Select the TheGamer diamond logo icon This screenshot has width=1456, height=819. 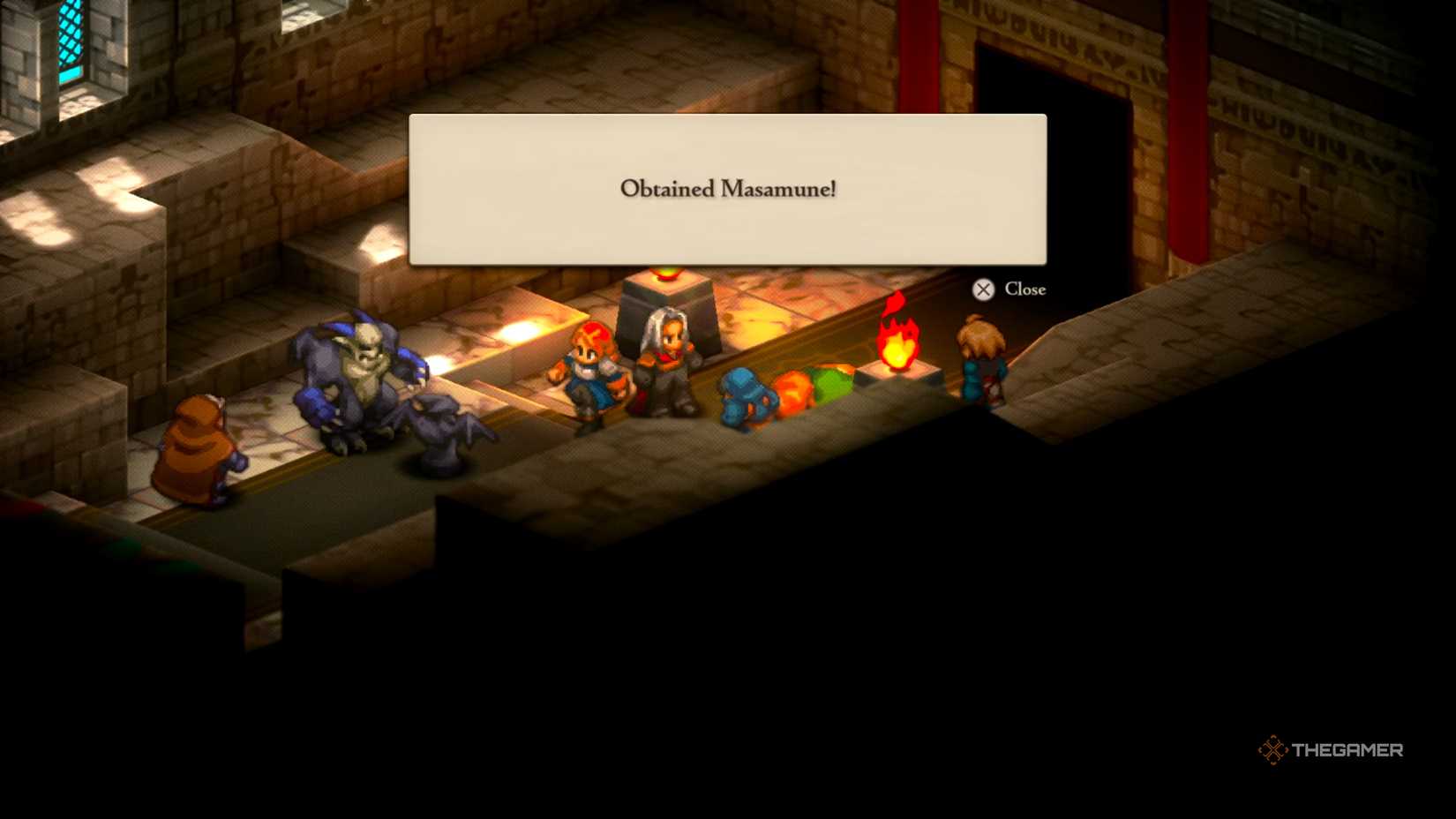[x=1272, y=749]
